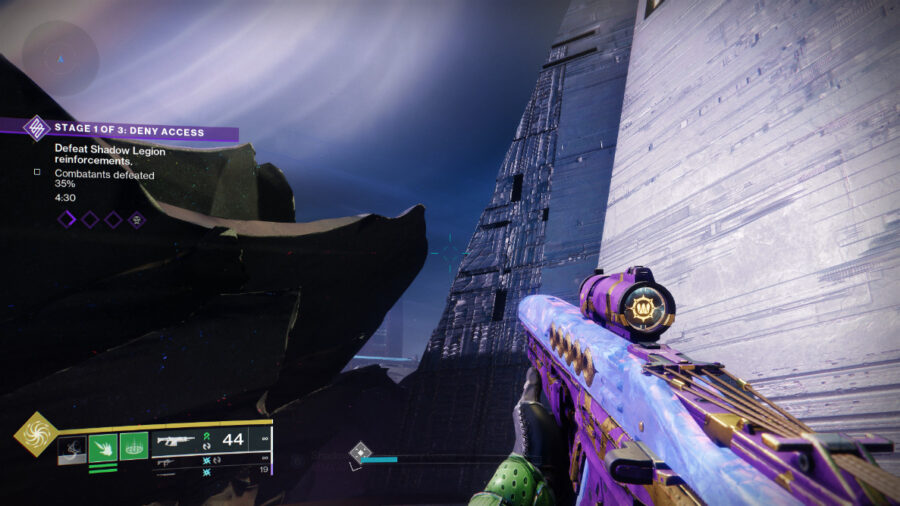Click the diamond marker beside the cyan bar

[x=360, y=455]
